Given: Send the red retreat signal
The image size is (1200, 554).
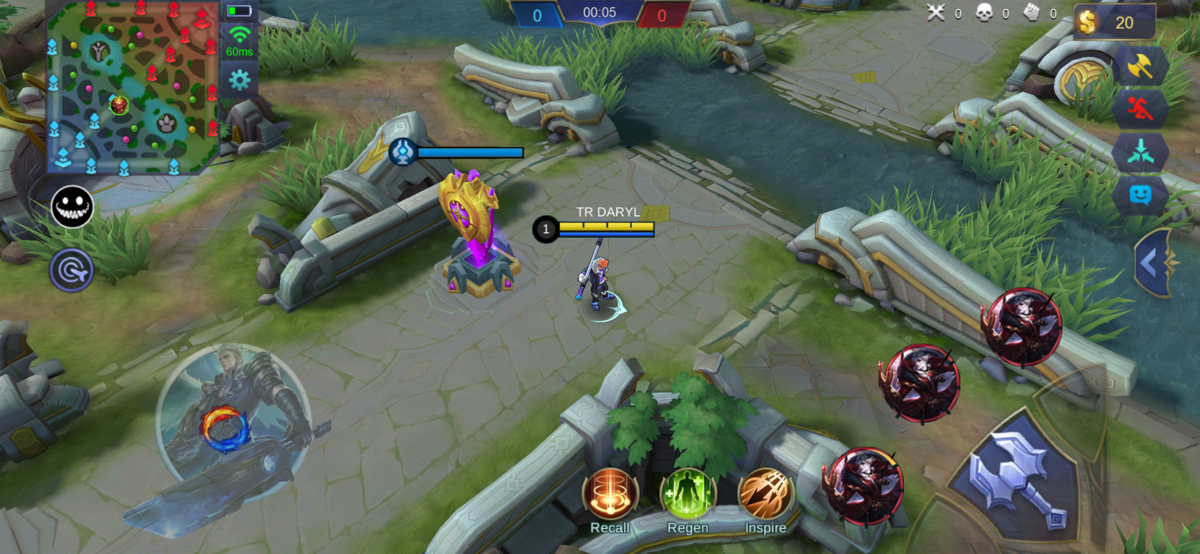Looking at the screenshot, I should [1141, 109].
